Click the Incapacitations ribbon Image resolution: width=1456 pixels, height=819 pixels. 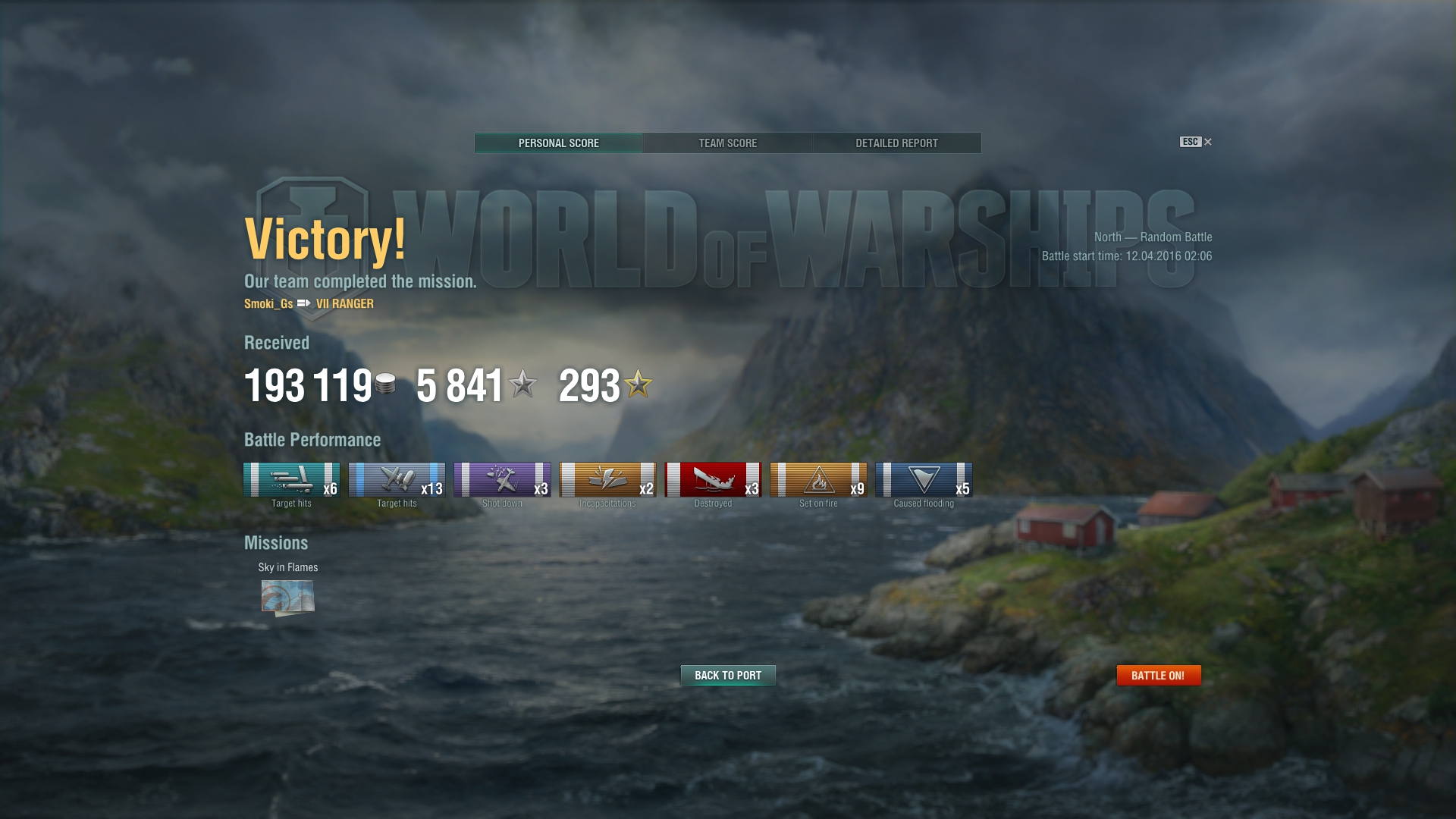[607, 480]
